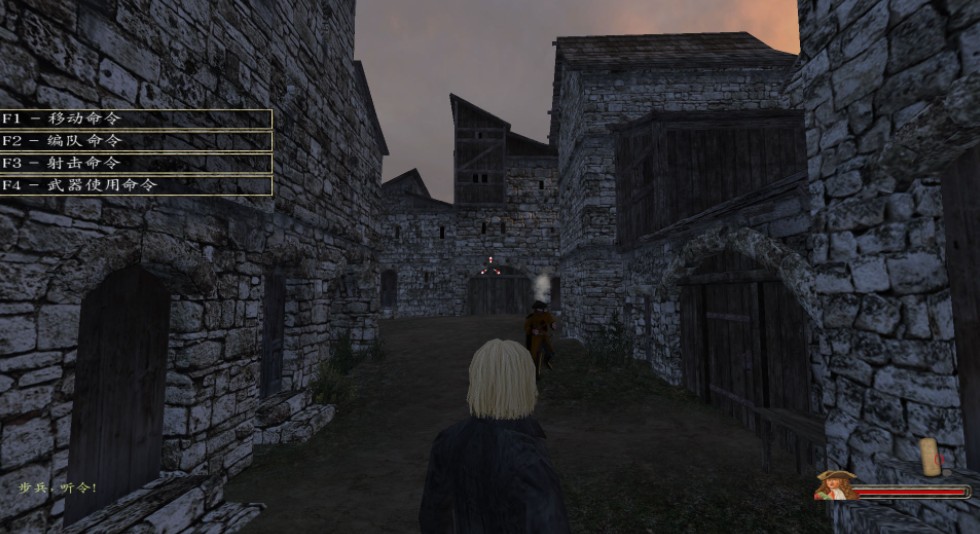This screenshot has height=534, width=980.
Task: Choose the 编队命令 formation order entry
Action: 135,141
